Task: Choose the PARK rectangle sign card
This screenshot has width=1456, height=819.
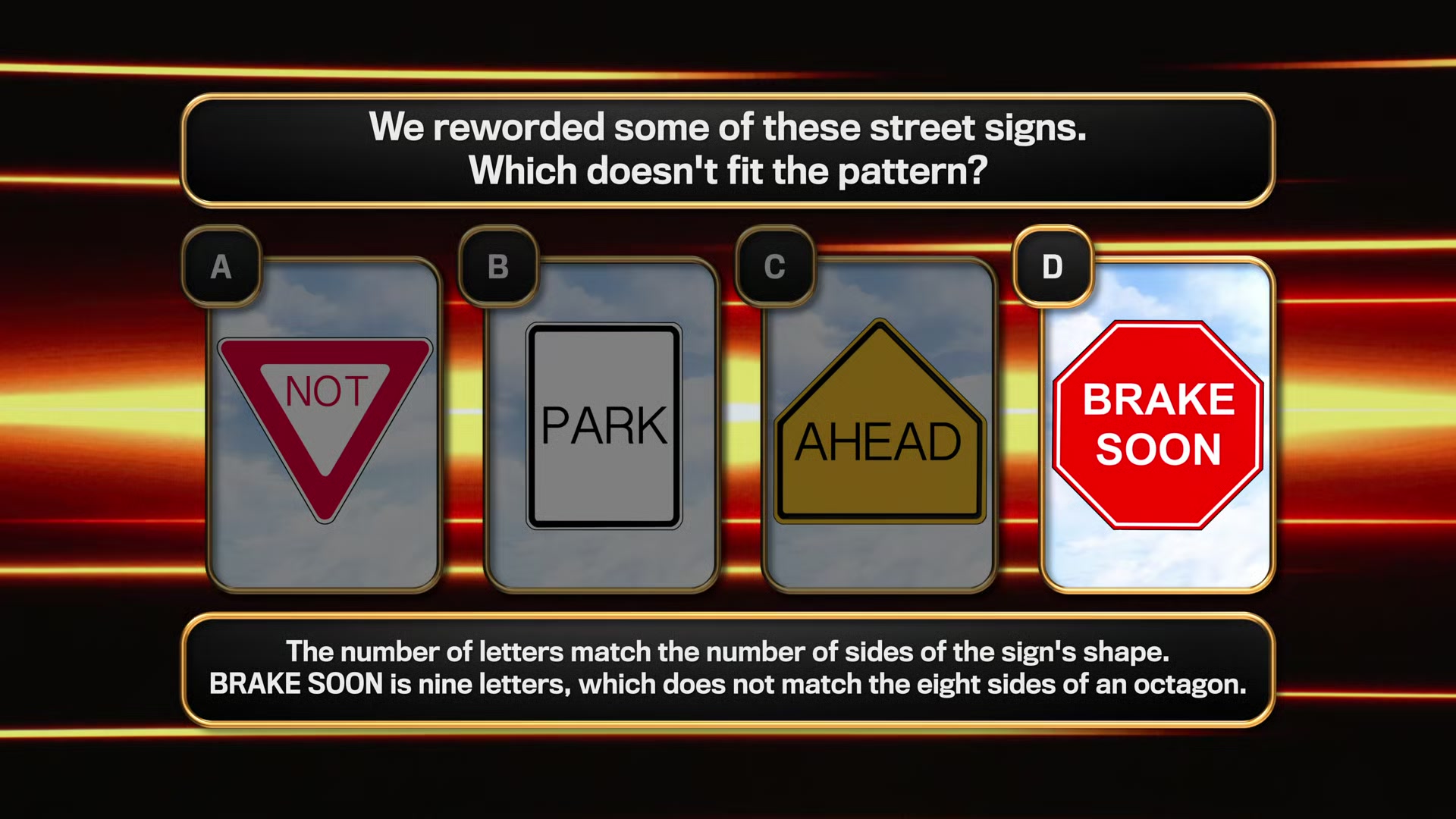Action: click(x=604, y=426)
